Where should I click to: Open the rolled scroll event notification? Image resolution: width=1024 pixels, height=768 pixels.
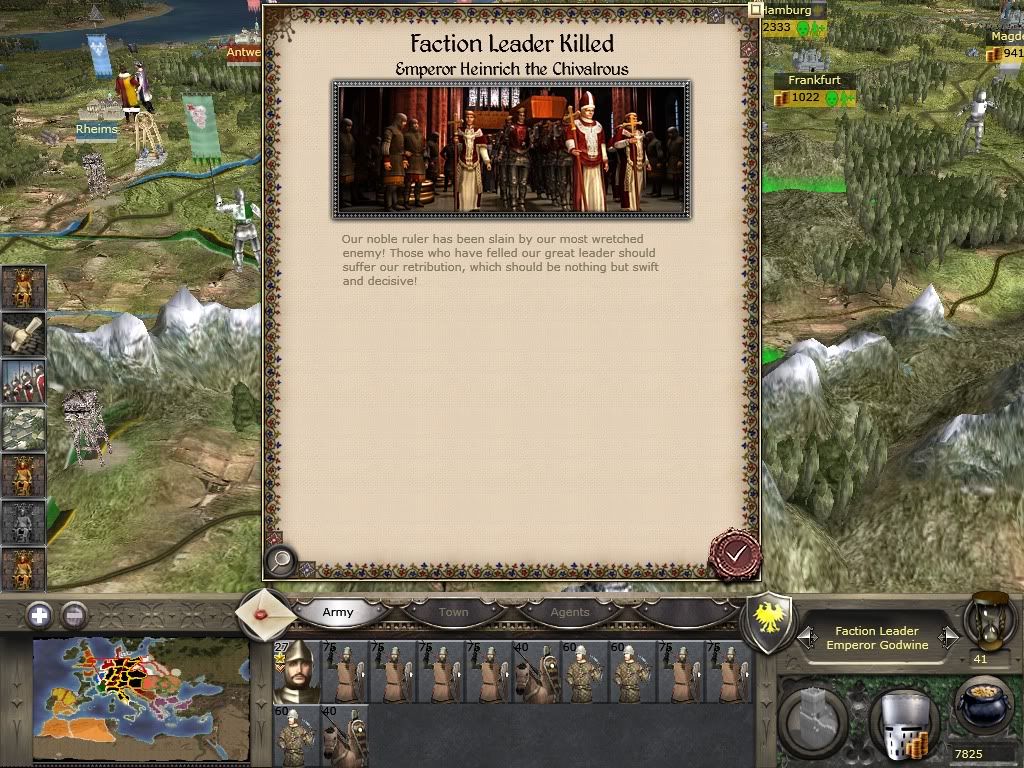click(23, 334)
